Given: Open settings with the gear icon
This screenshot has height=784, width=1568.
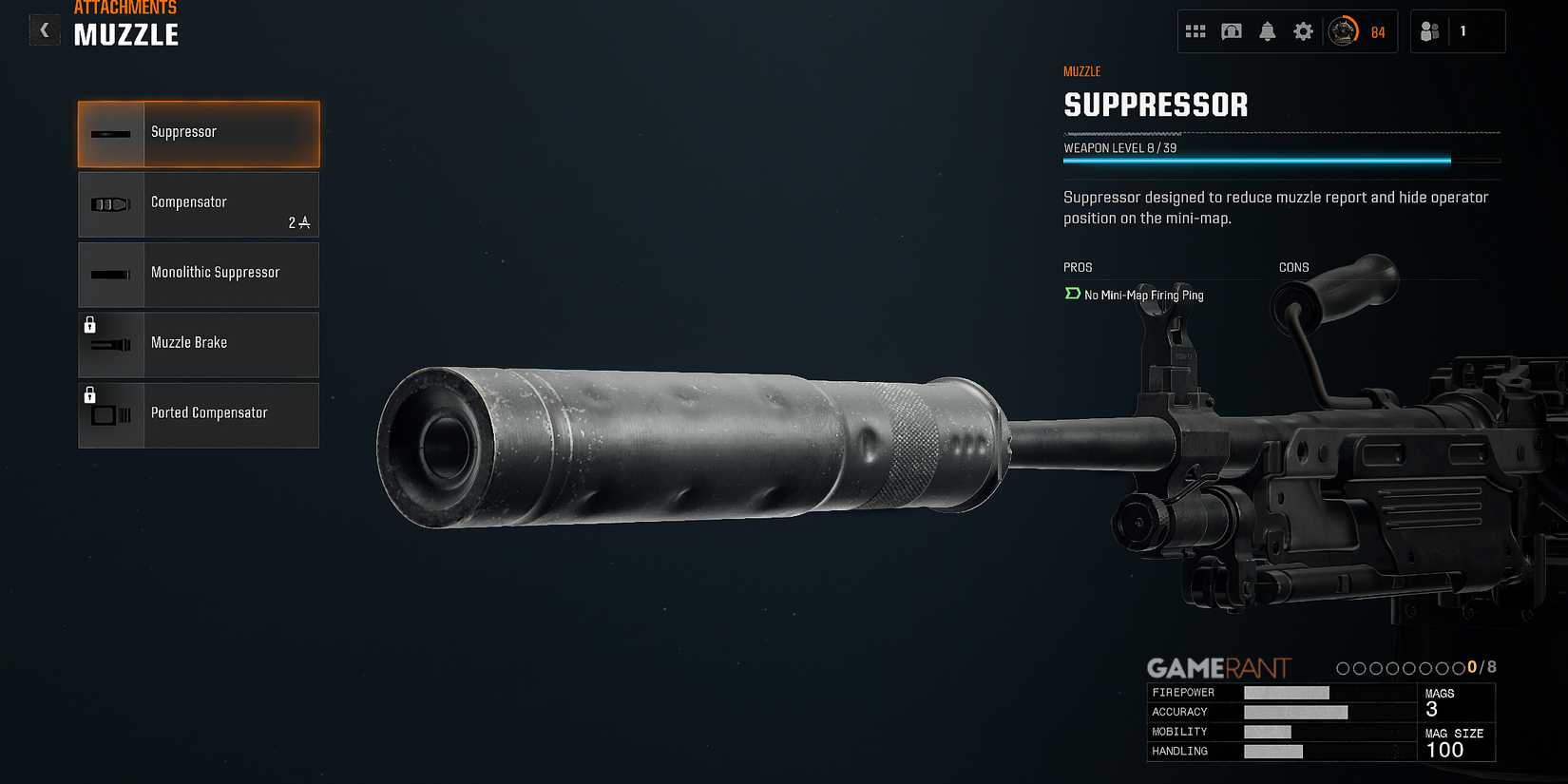Looking at the screenshot, I should click(1303, 31).
